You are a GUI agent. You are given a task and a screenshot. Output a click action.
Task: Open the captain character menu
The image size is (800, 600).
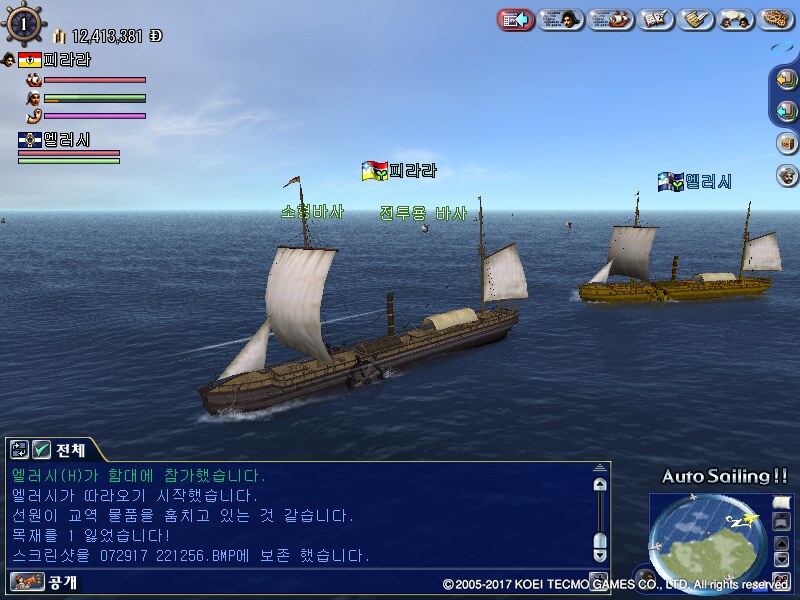[x=561, y=19]
